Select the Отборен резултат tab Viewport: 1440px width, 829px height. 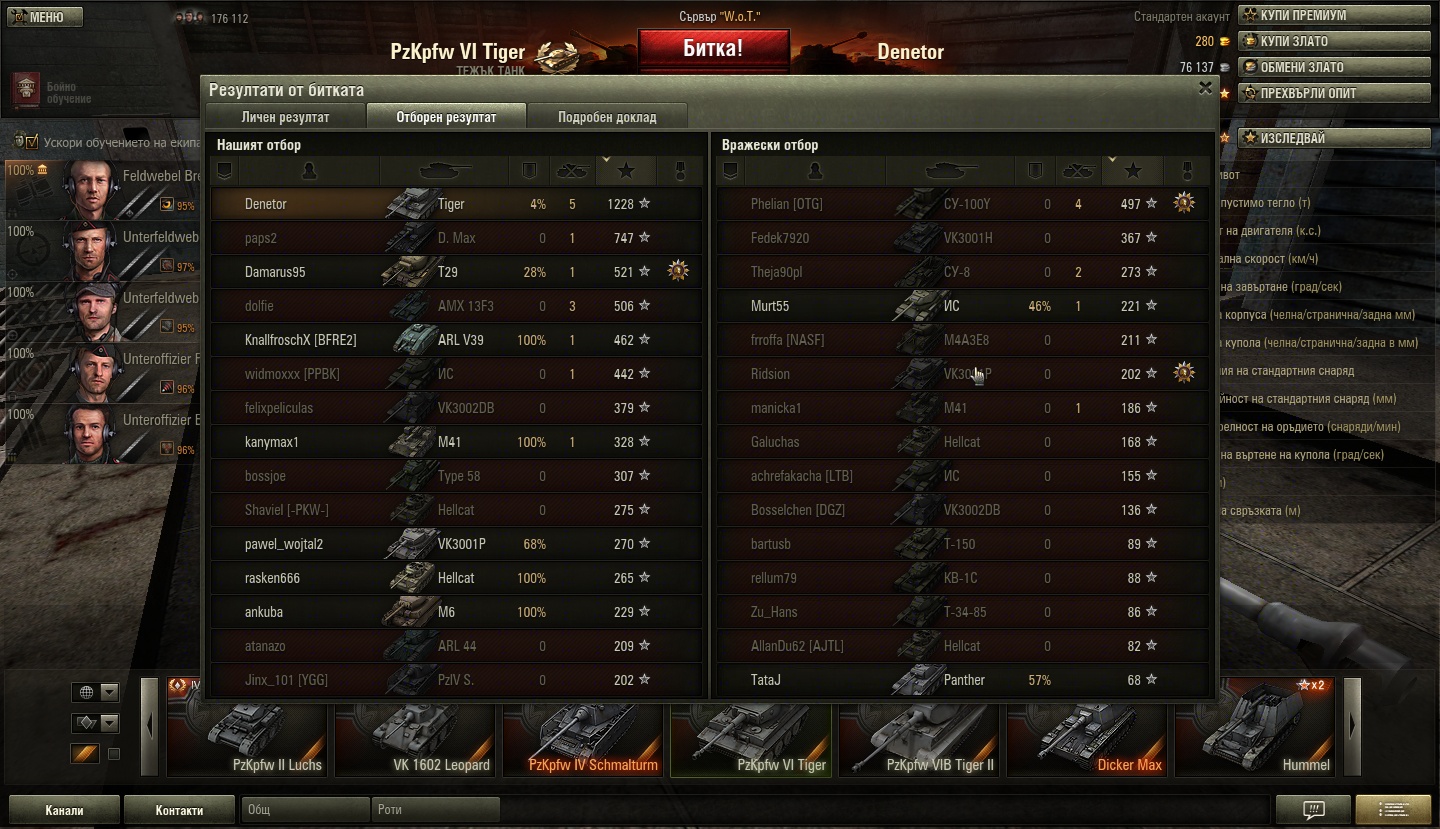[446, 116]
